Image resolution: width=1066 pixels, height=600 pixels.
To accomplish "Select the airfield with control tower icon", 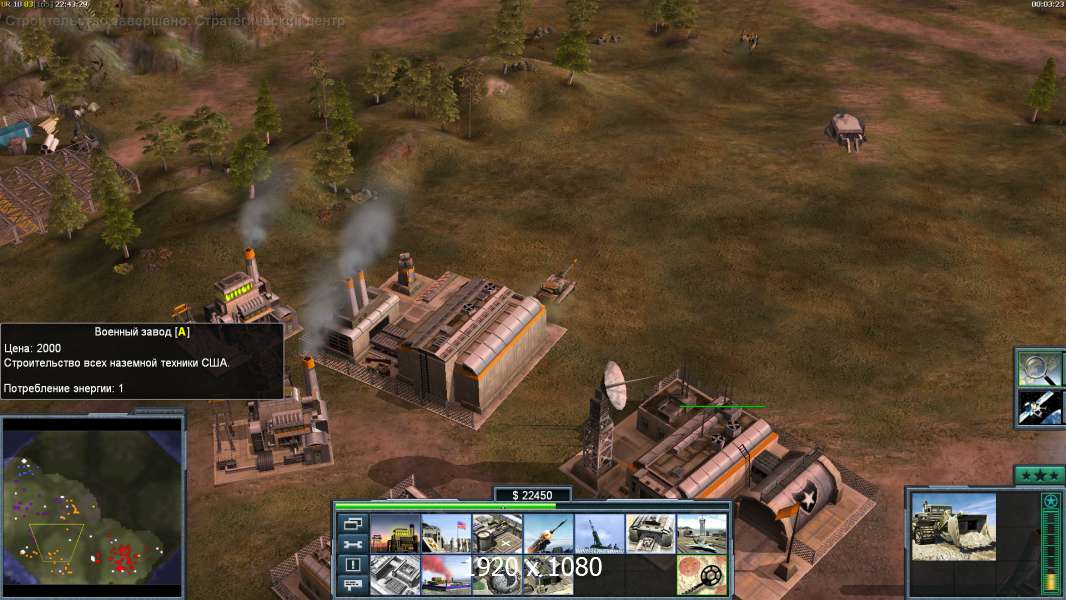I will [701, 533].
